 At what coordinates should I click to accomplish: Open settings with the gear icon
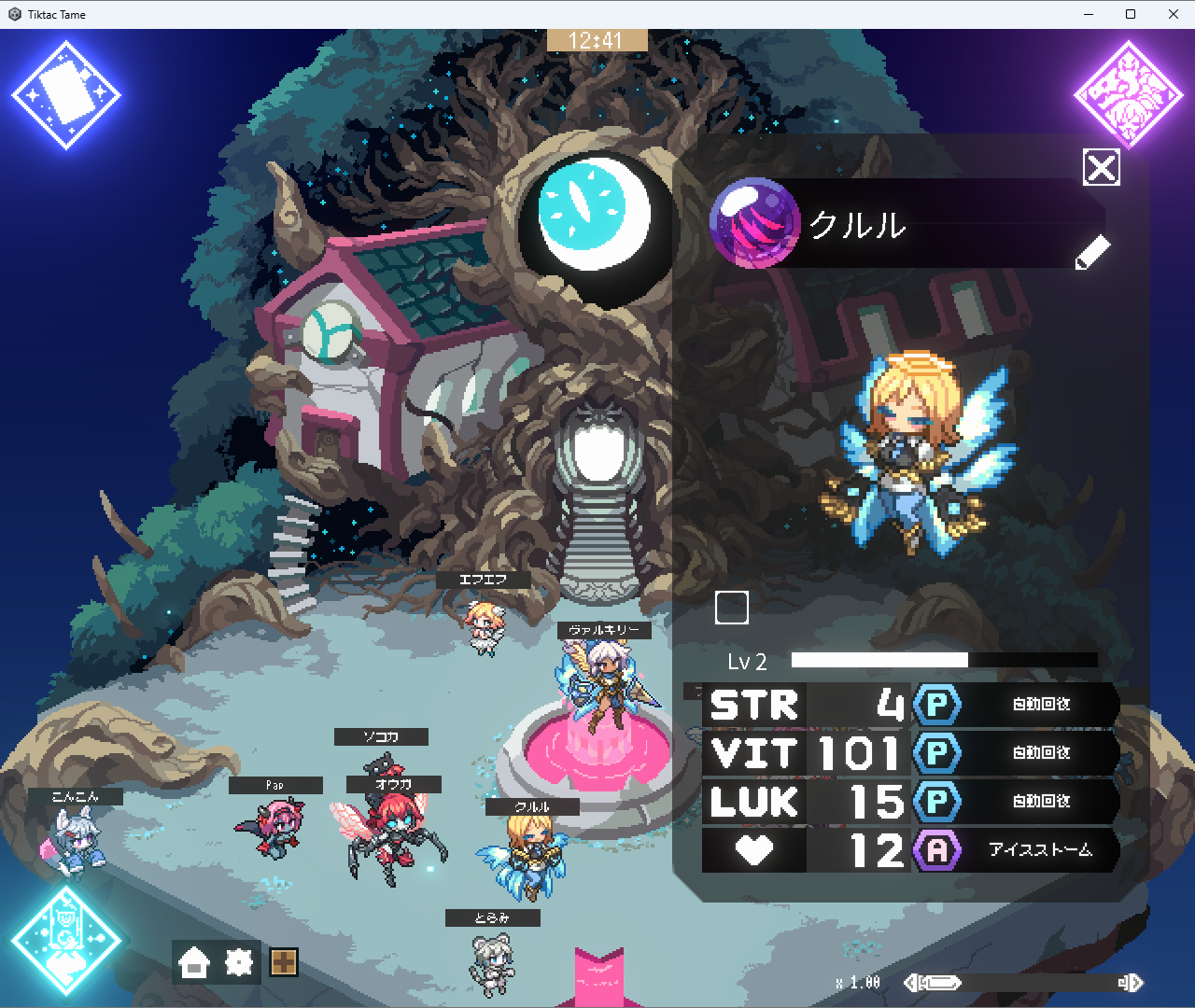point(239,962)
